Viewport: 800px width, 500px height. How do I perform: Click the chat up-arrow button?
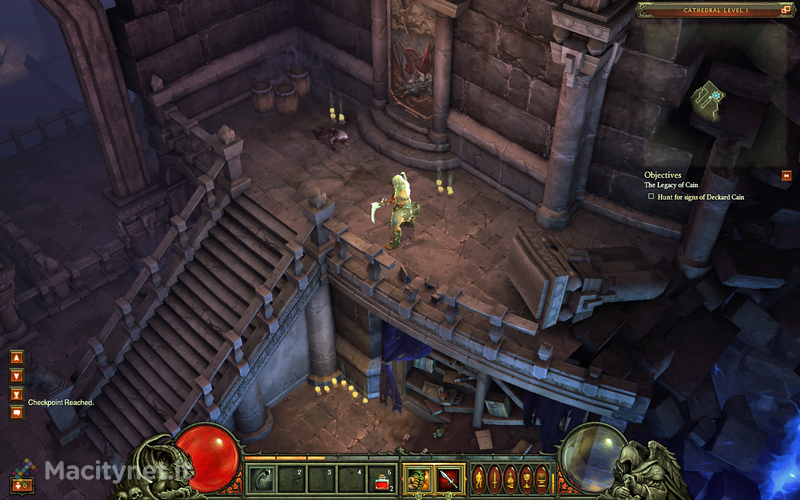pyautogui.click(x=16, y=357)
